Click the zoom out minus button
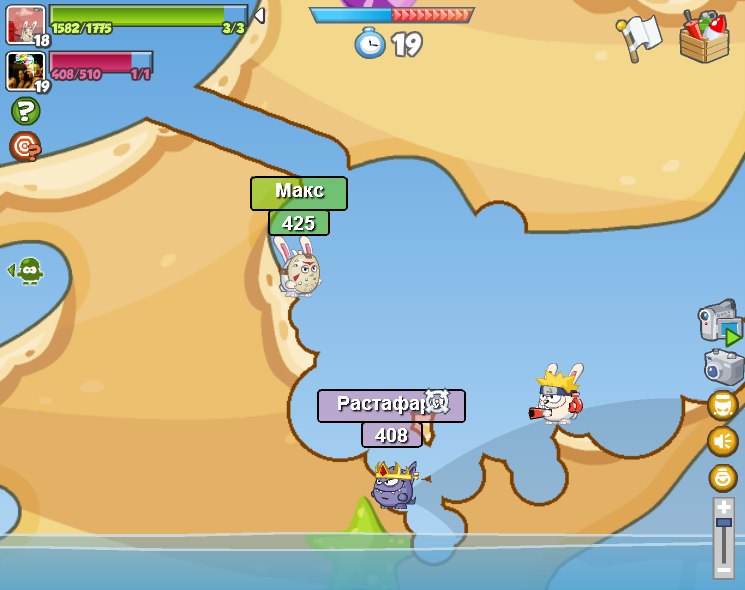The width and height of the screenshot is (745, 590). [724, 569]
